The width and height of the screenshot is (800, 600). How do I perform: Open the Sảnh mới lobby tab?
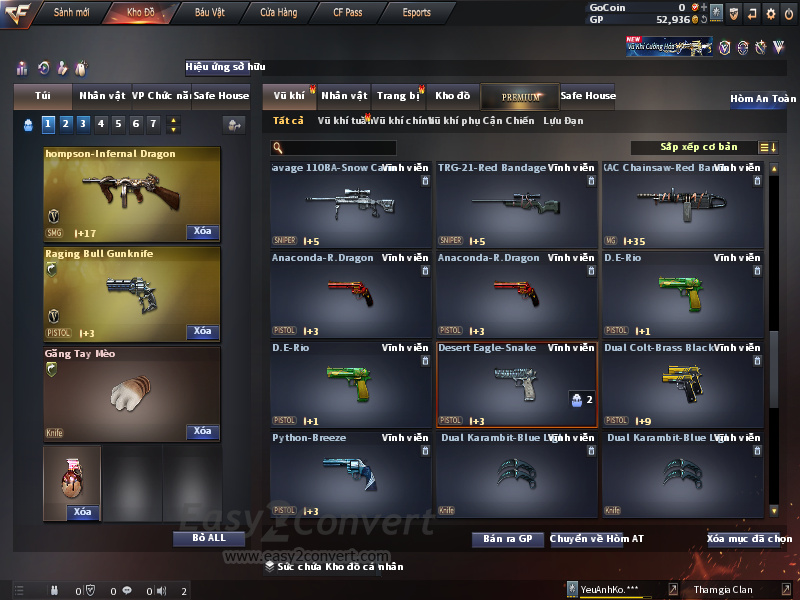click(x=71, y=13)
